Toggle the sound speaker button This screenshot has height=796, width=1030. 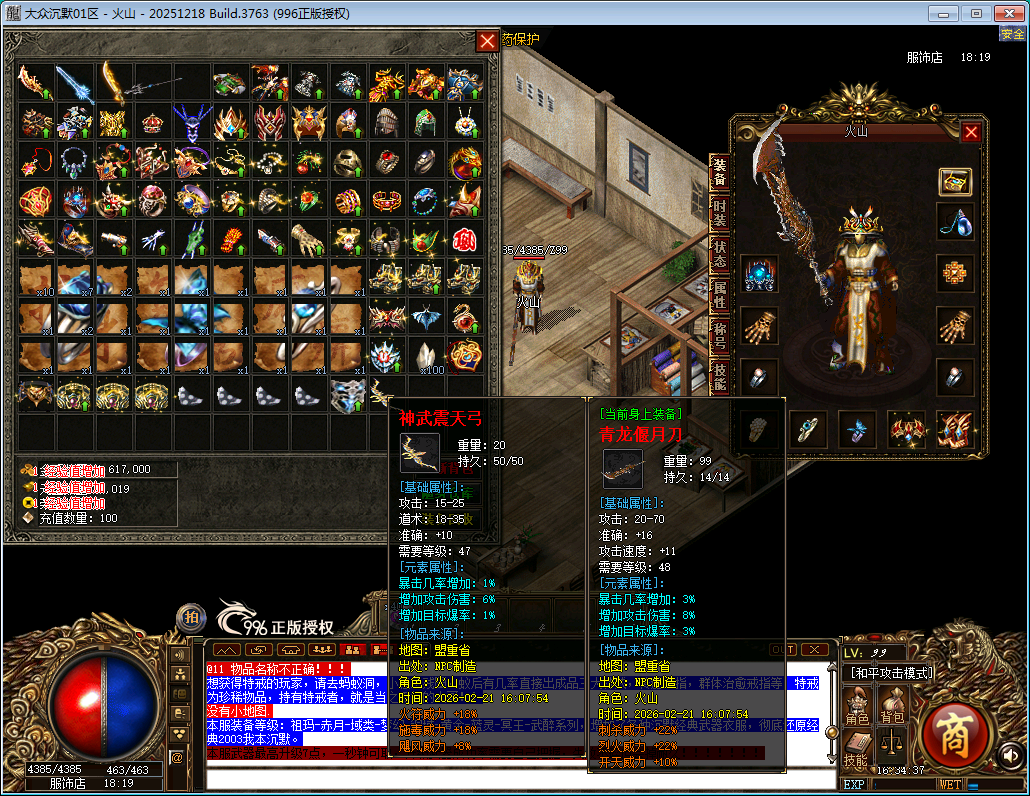click(1011, 755)
